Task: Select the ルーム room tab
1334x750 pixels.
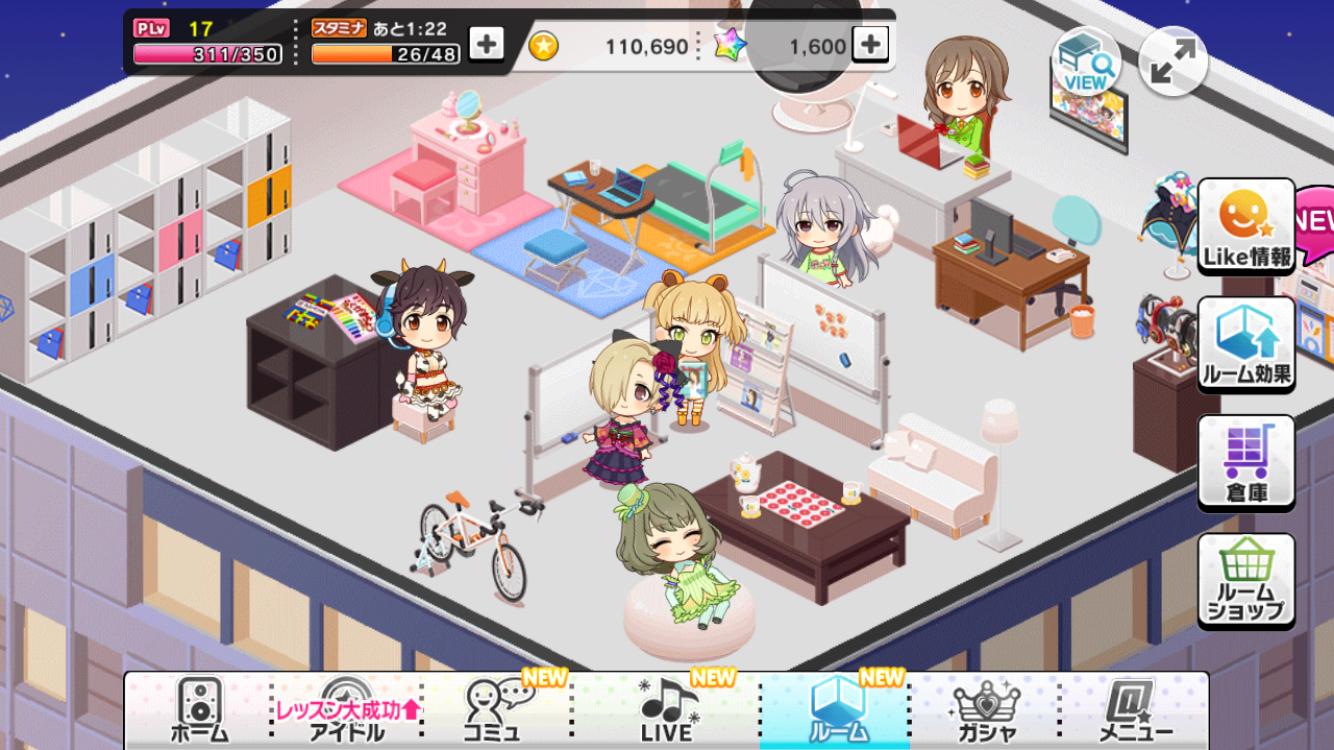Action: [836, 710]
